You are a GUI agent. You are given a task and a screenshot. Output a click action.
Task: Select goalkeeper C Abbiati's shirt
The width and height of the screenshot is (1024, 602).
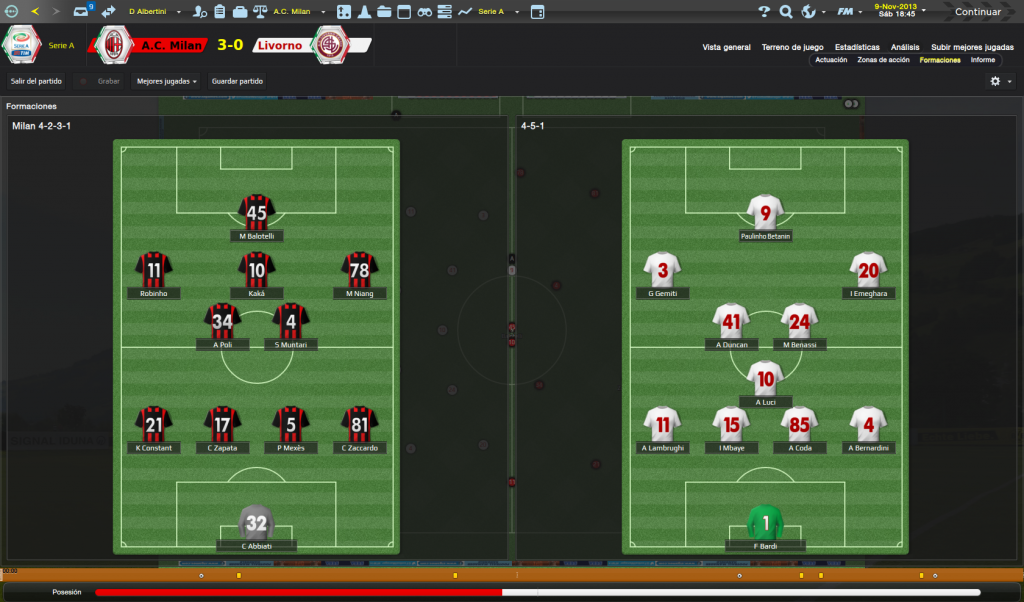tap(257, 522)
